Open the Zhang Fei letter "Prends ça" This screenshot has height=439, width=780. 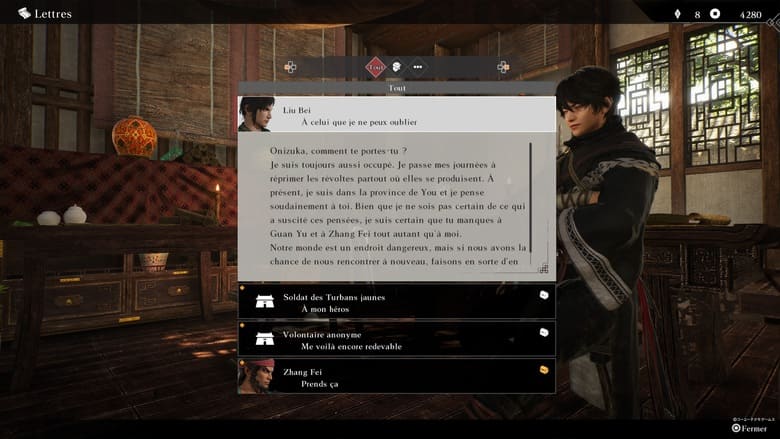pyautogui.click(x=396, y=376)
